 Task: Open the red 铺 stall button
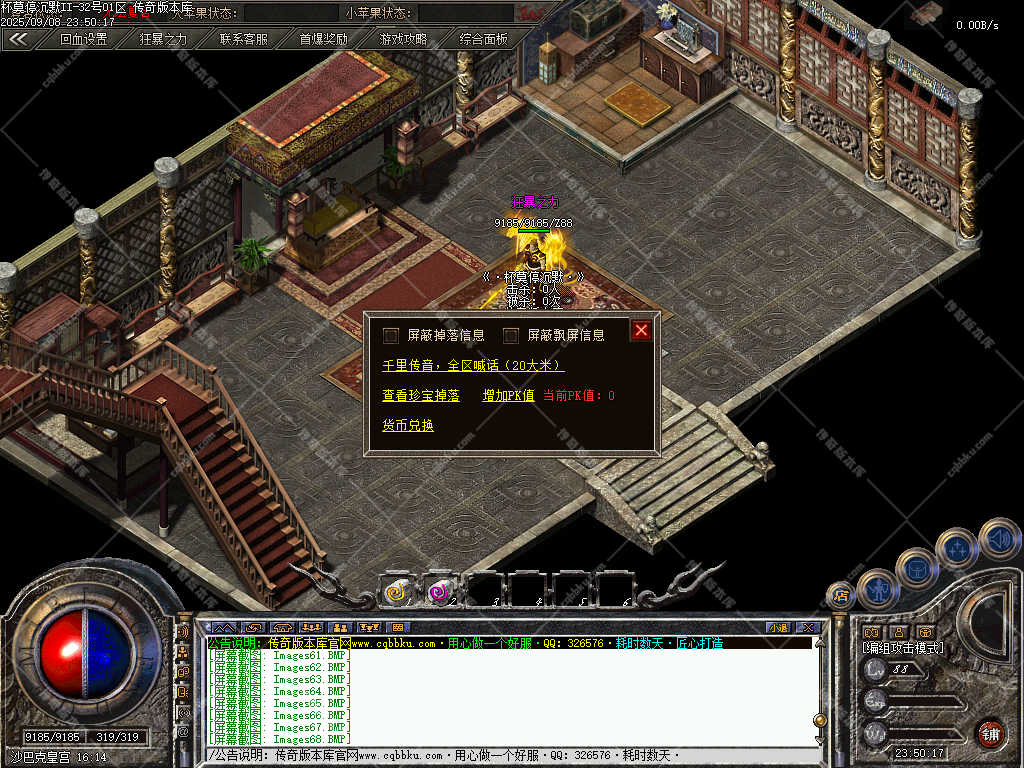tap(990, 733)
